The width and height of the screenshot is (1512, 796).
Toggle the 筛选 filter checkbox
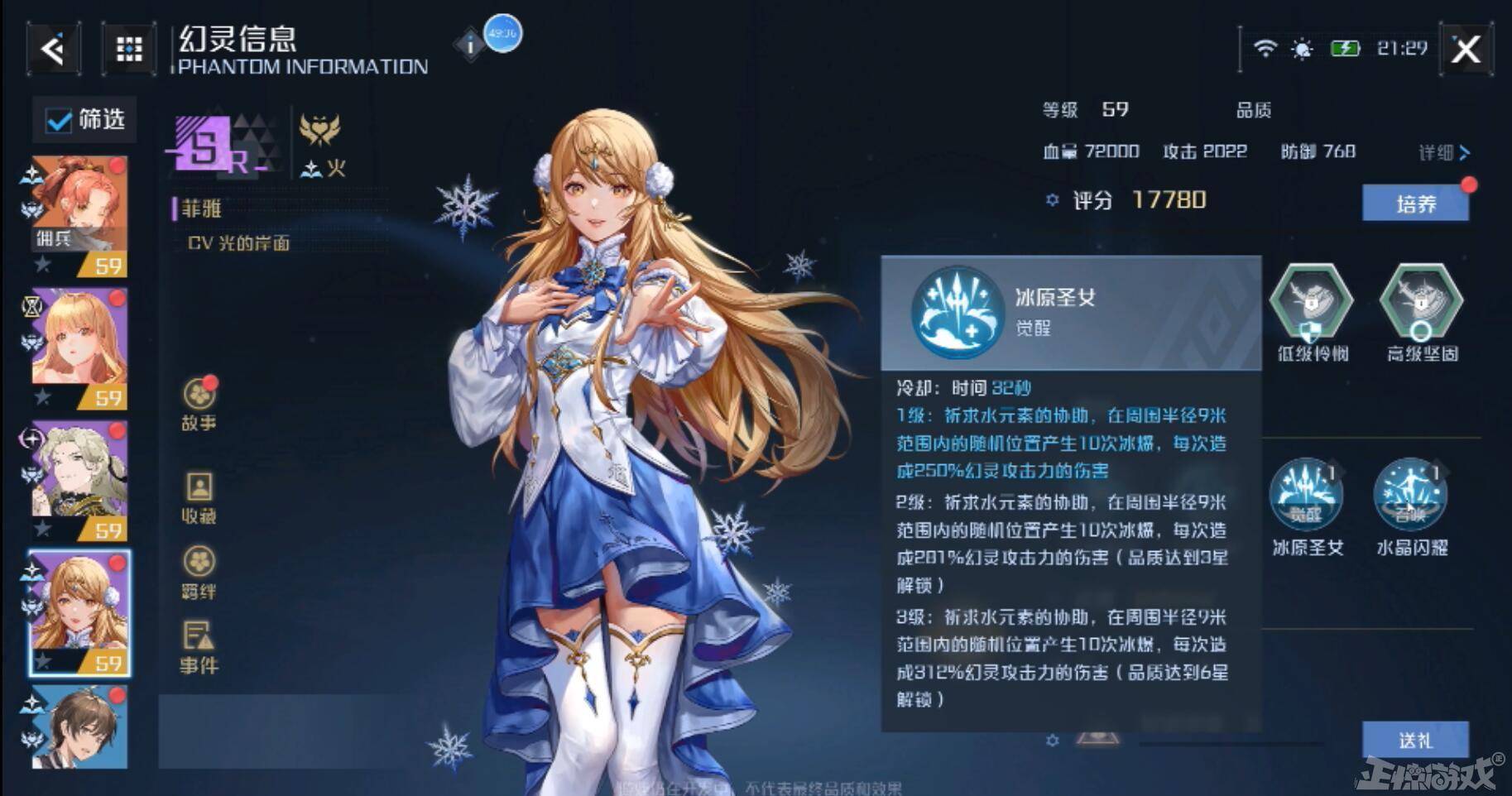(57, 120)
